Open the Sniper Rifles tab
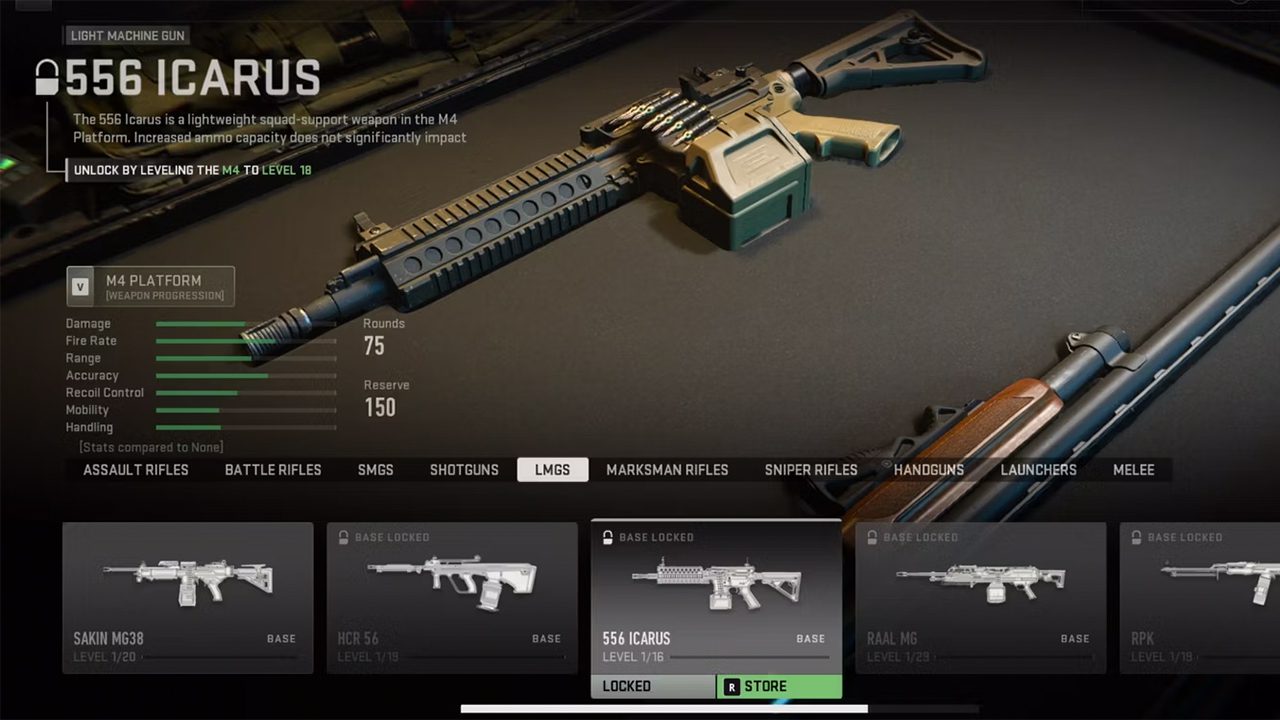Viewport: 1280px width, 720px height. pos(811,470)
